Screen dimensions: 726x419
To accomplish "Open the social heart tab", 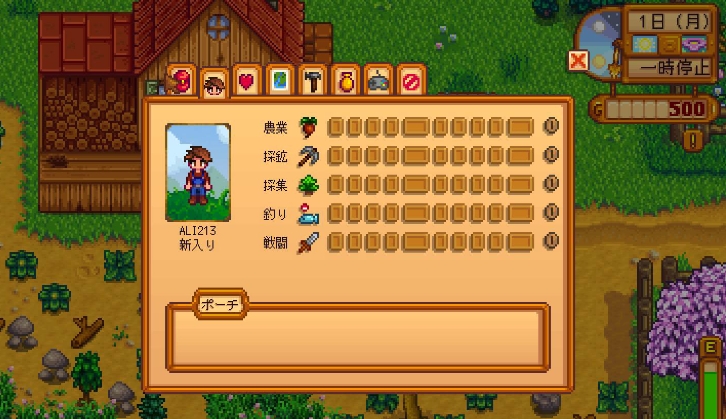I will (246, 80).
